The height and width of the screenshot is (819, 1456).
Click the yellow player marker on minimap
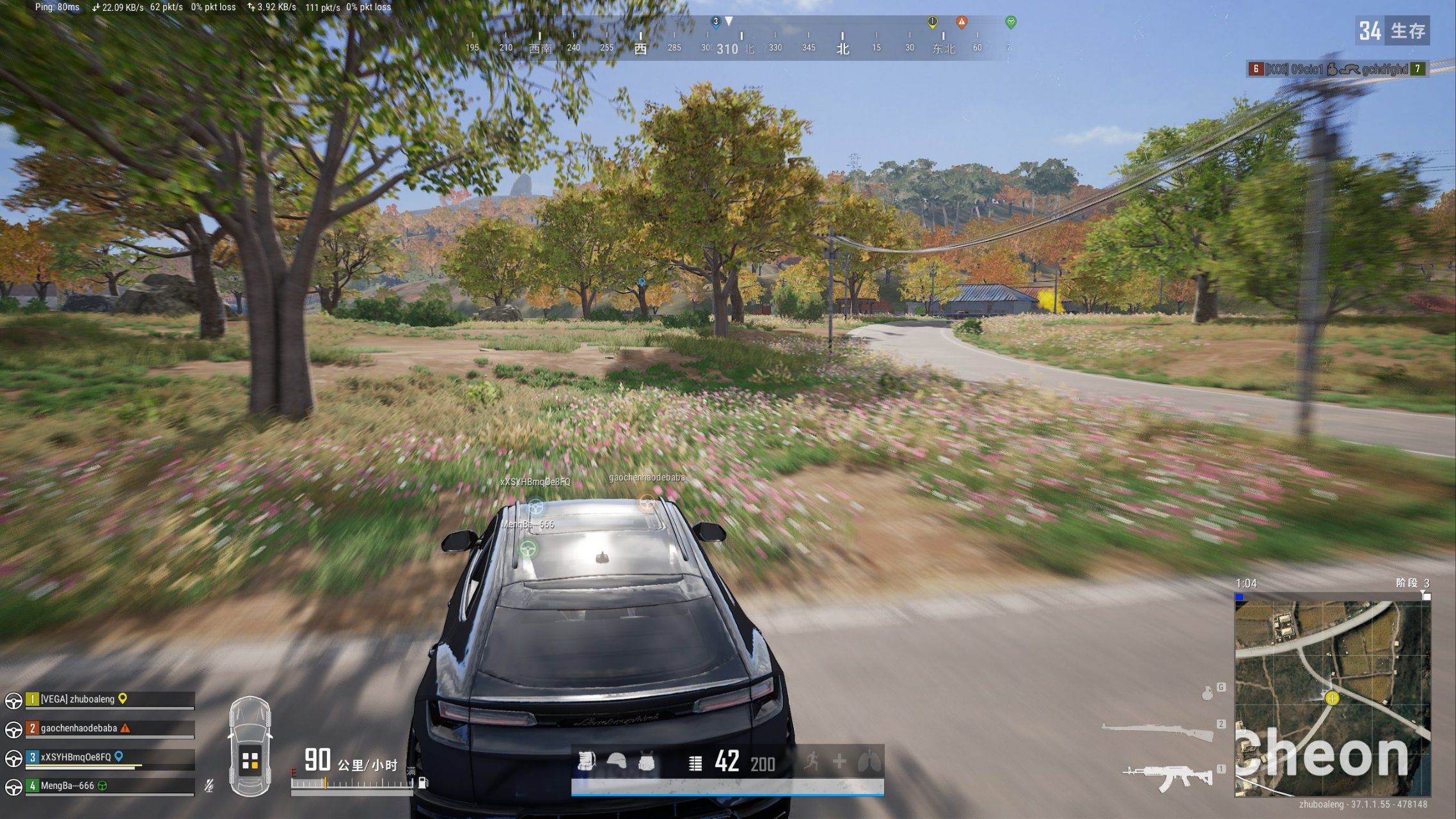tap(1333, 698)
